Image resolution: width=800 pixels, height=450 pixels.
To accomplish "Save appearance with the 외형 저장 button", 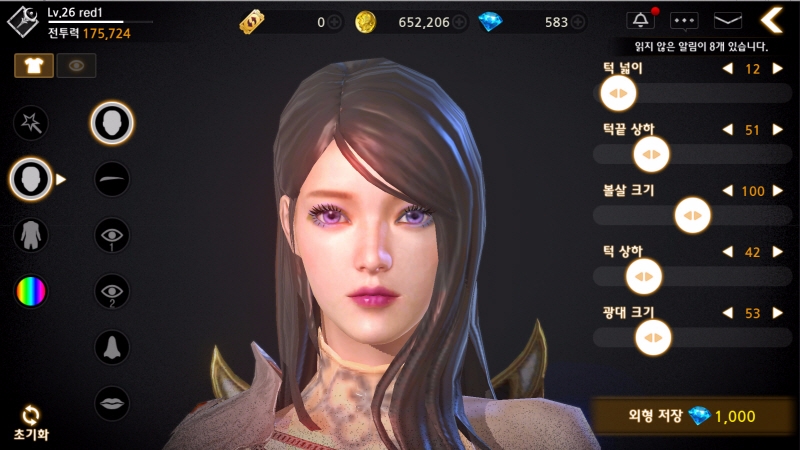I will [x=689, y=415].
